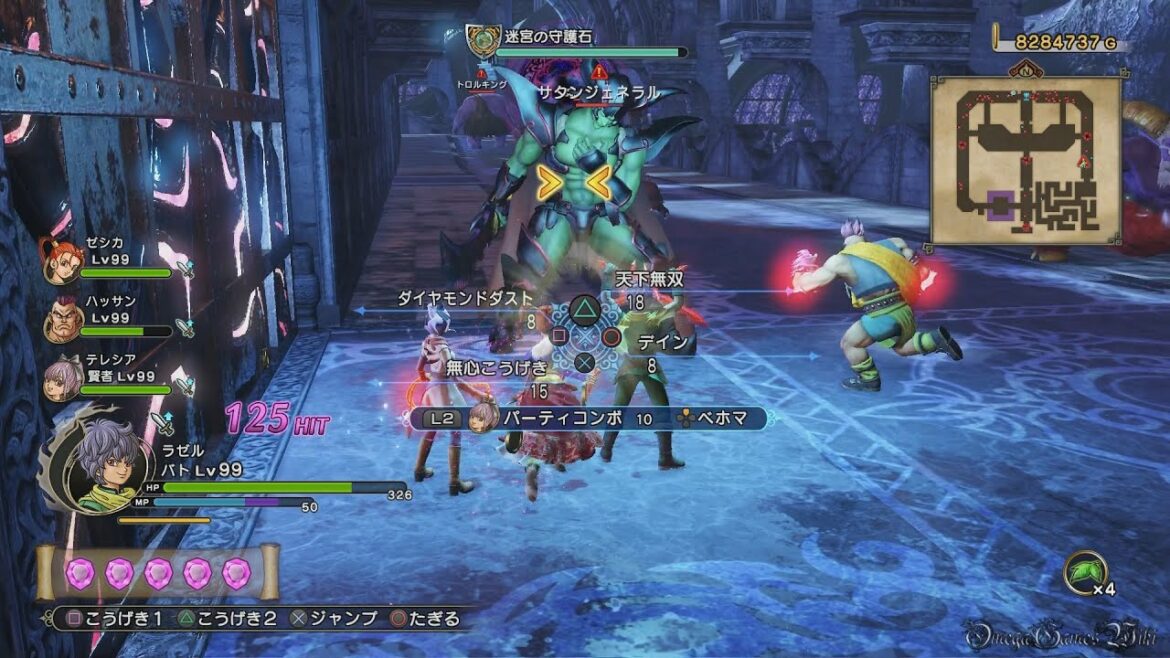Click the pink tension gem scroll

click(157, 573)
